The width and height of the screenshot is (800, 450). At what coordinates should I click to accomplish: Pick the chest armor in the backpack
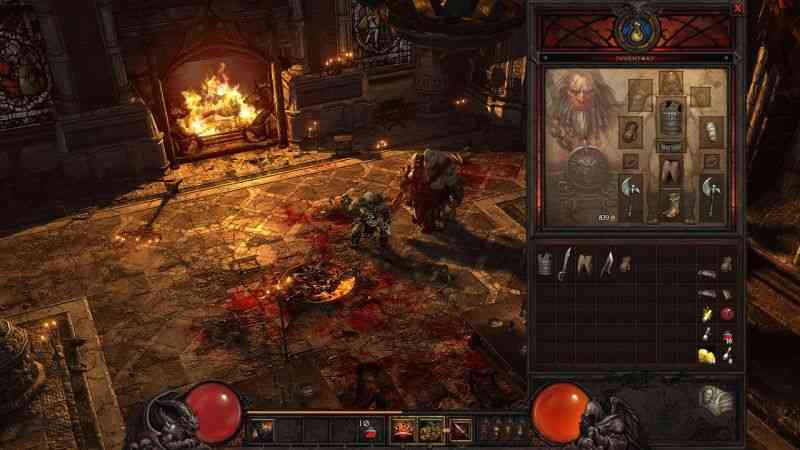(545, 264)
